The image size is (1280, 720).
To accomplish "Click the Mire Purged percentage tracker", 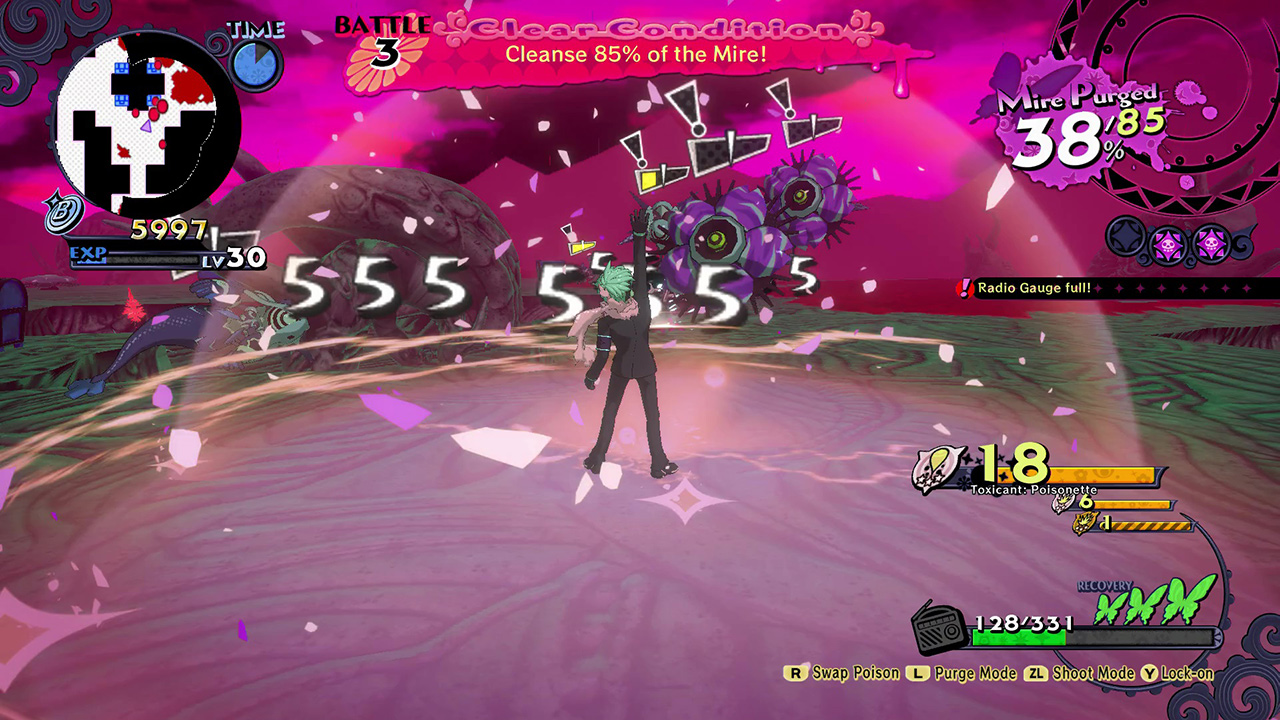I will pos(1080,126).
